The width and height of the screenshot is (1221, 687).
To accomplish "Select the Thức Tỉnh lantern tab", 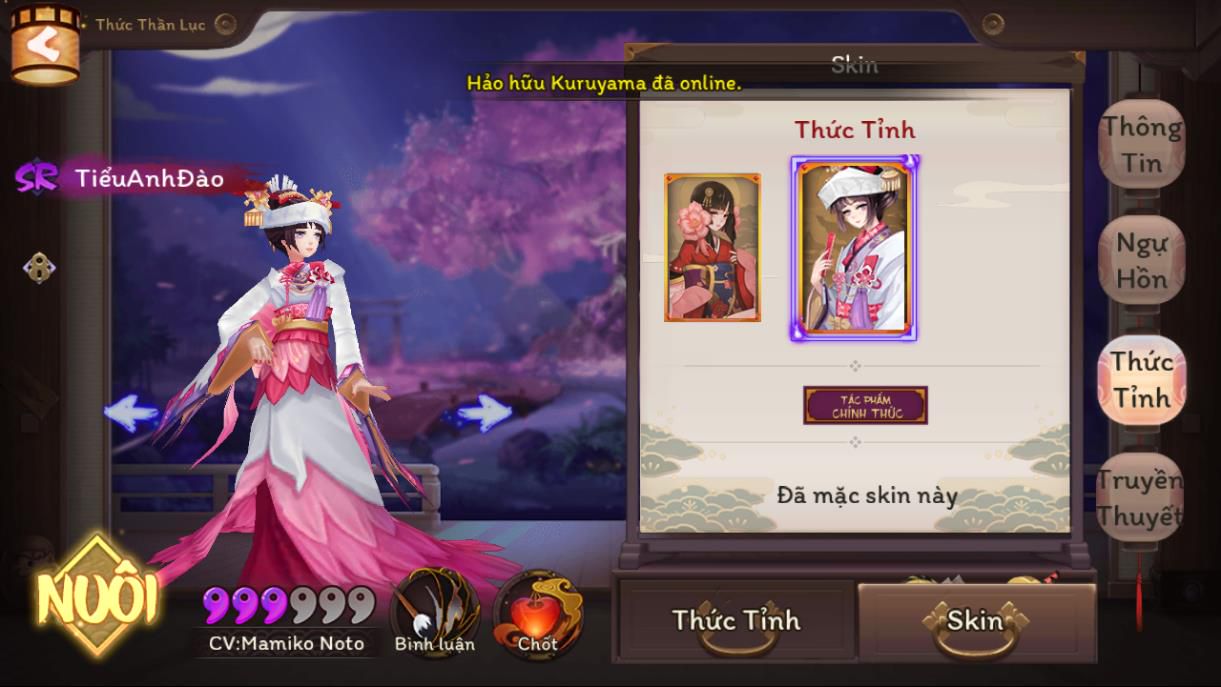I will pos(1141,379).
